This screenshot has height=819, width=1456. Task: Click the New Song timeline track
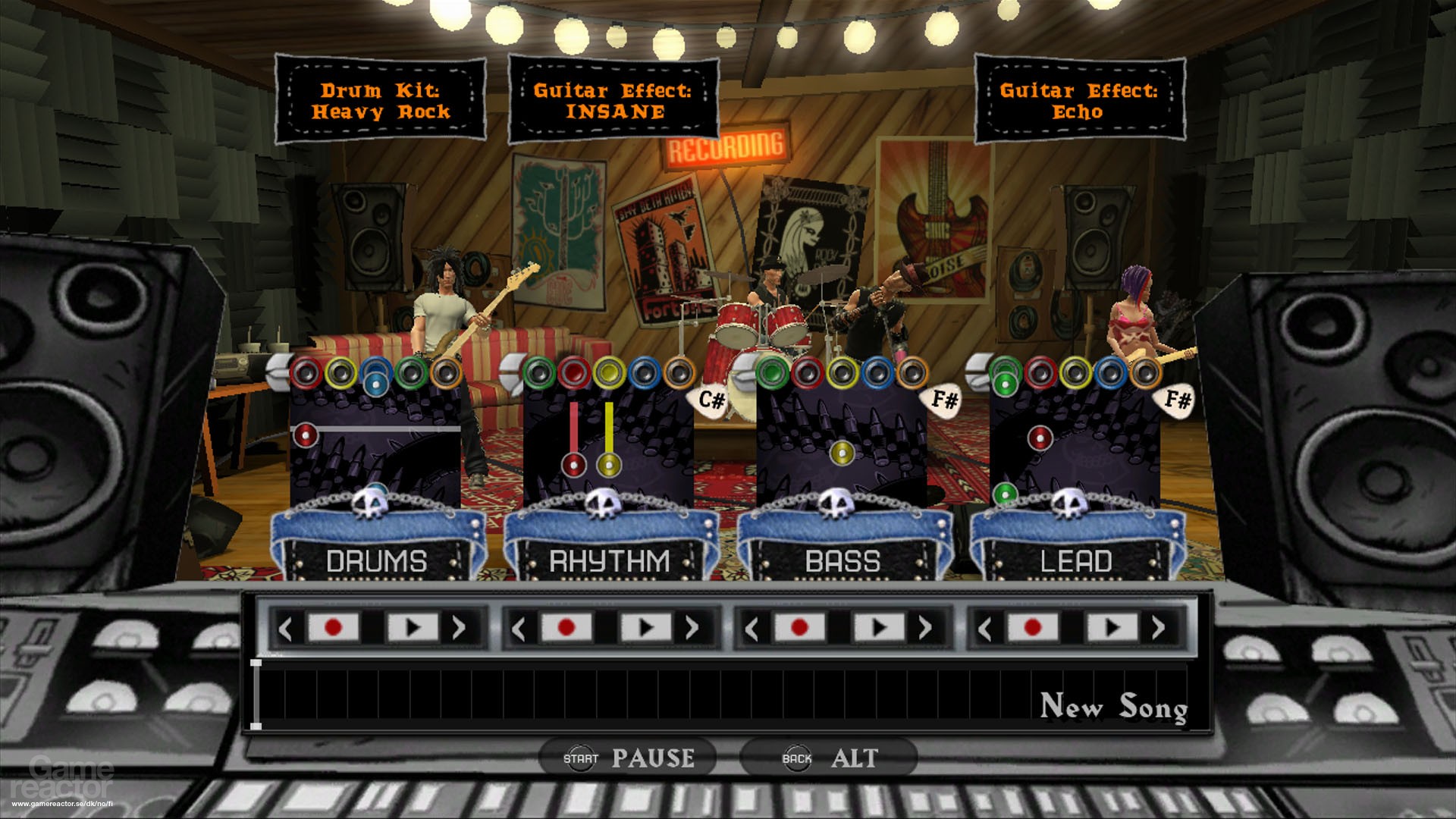click(720, 695)
